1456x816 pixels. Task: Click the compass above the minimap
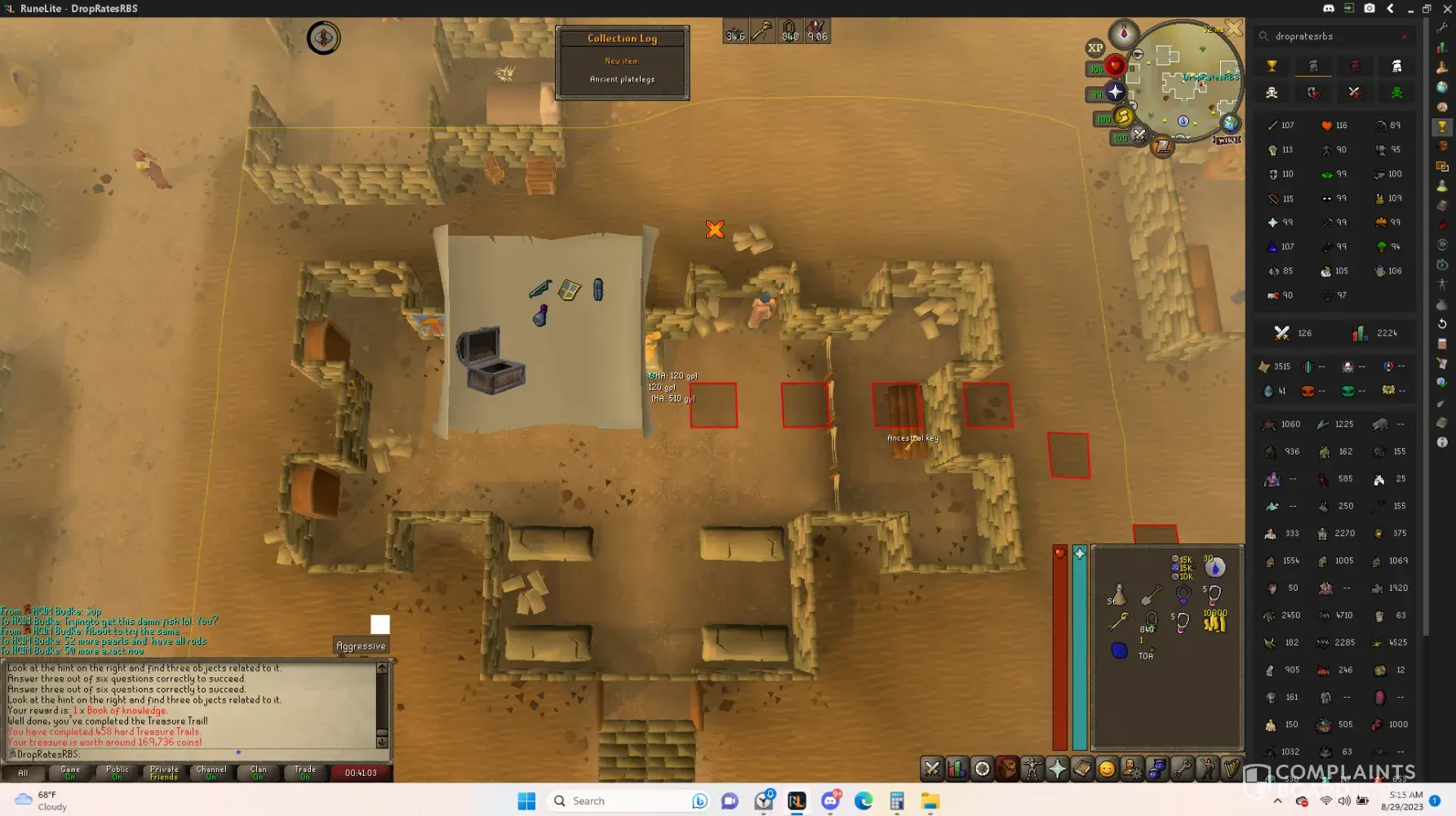[x=1124, y=33]
